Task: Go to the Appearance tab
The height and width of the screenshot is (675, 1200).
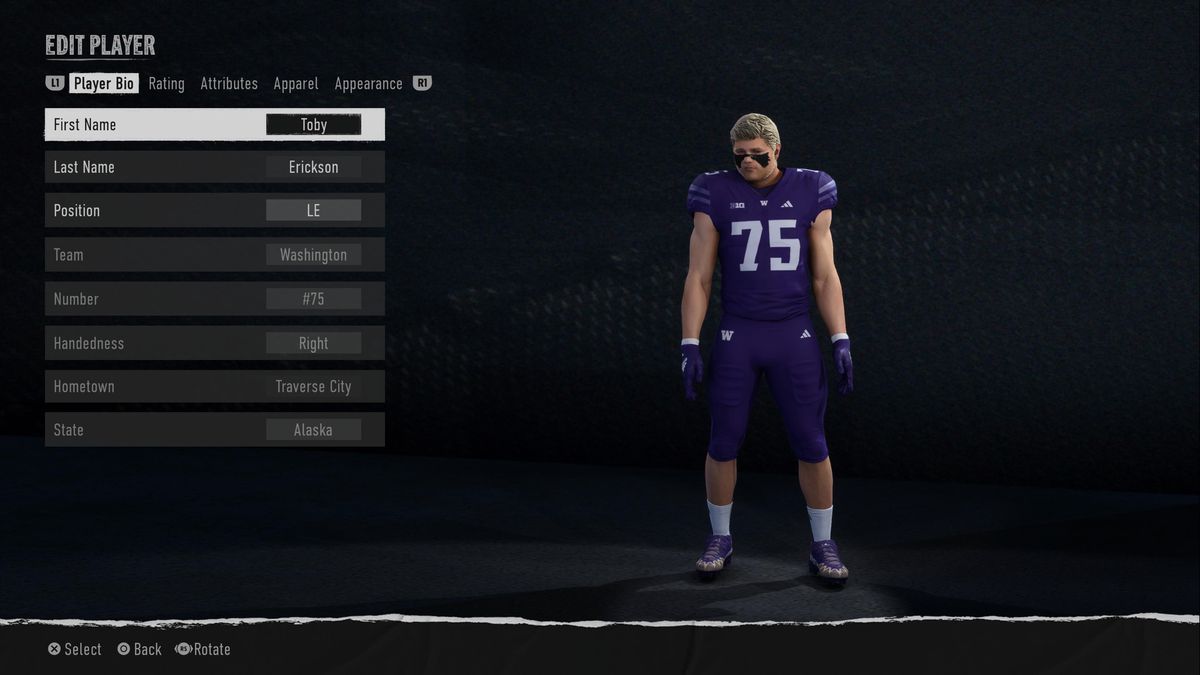Action: (368, 84)
